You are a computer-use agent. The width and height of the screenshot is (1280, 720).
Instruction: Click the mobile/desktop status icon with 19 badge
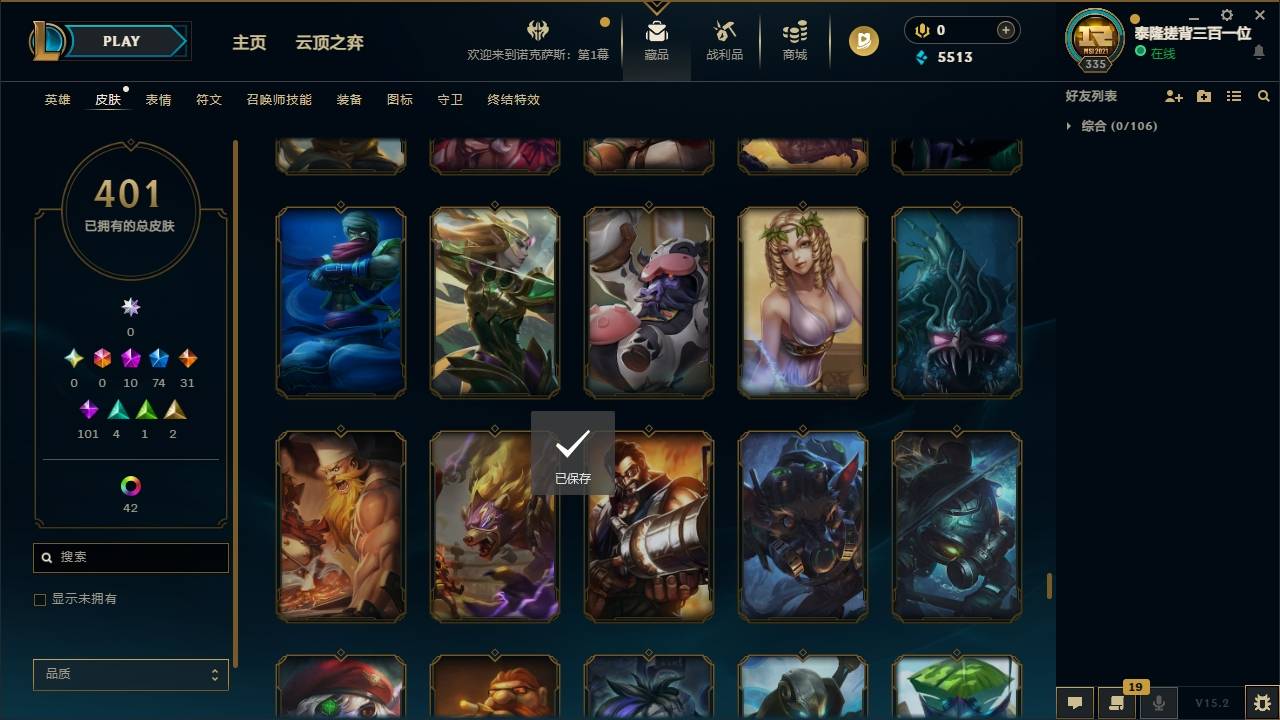click(1115, 702)
